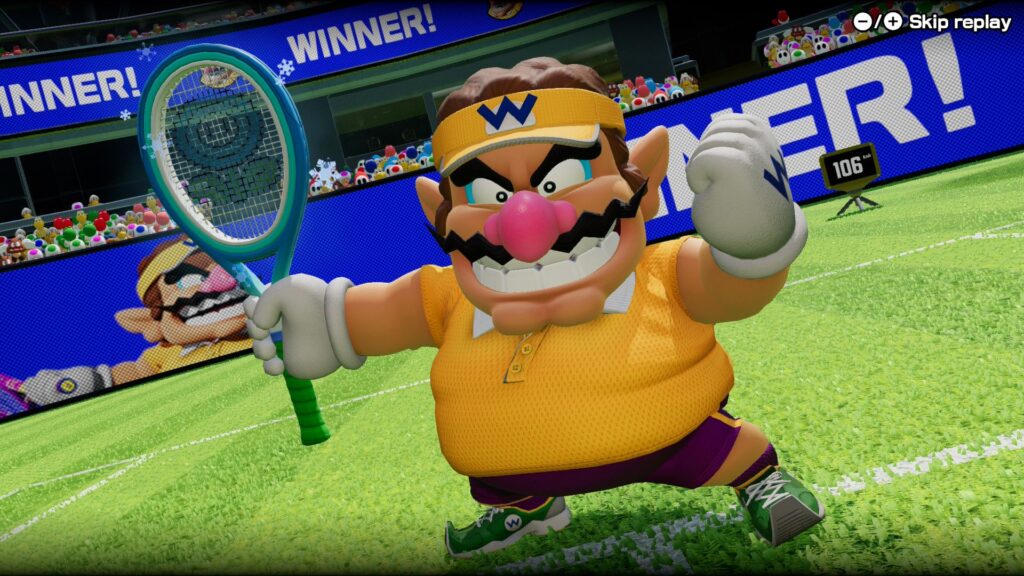
Task: Skip the replay
Action: (x=931, y=22)
